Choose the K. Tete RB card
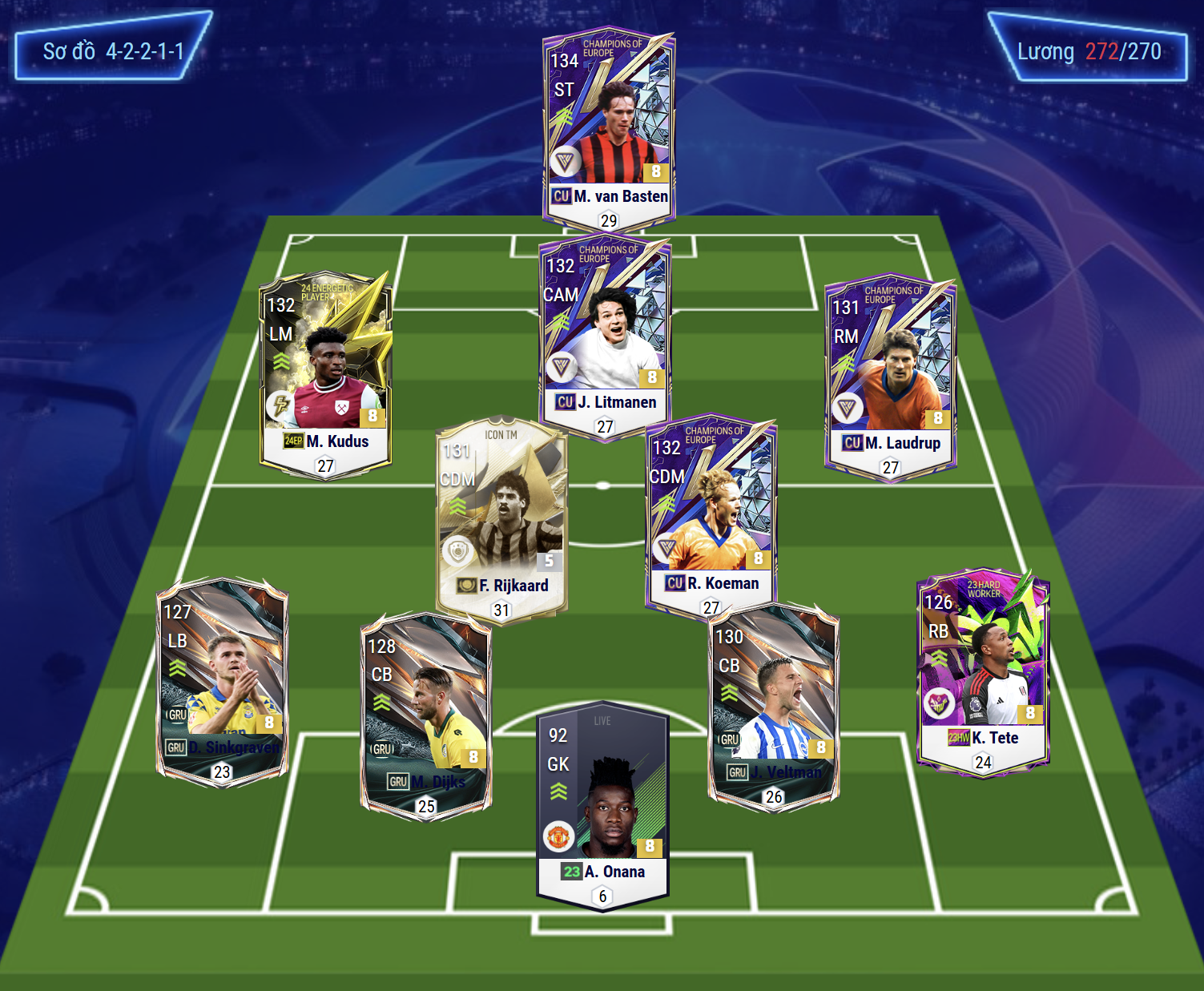This screenshot has width=1204, height=991. point(983,669)
